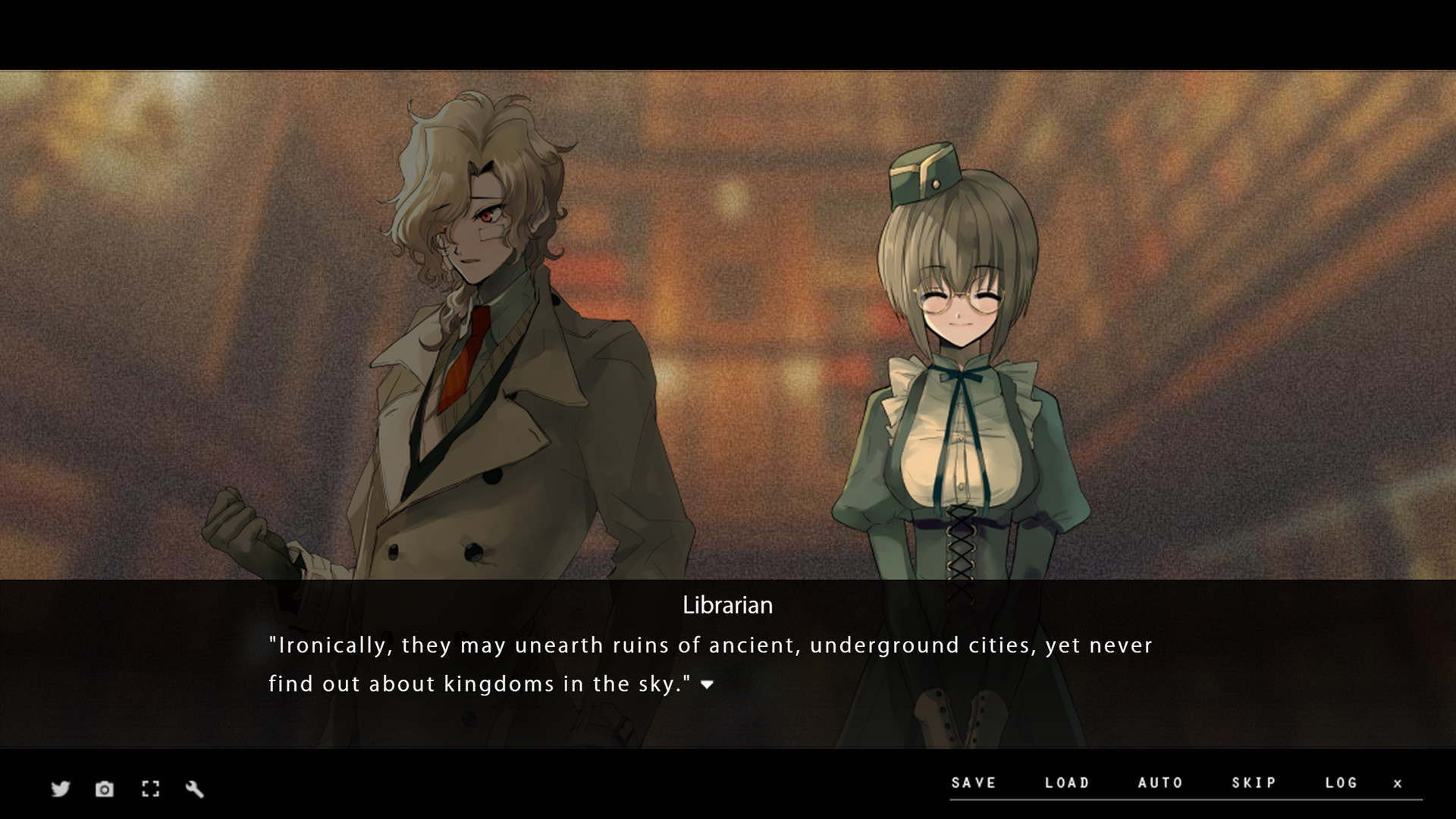Capture the scene using the camera button

click(x=104, y=789)
